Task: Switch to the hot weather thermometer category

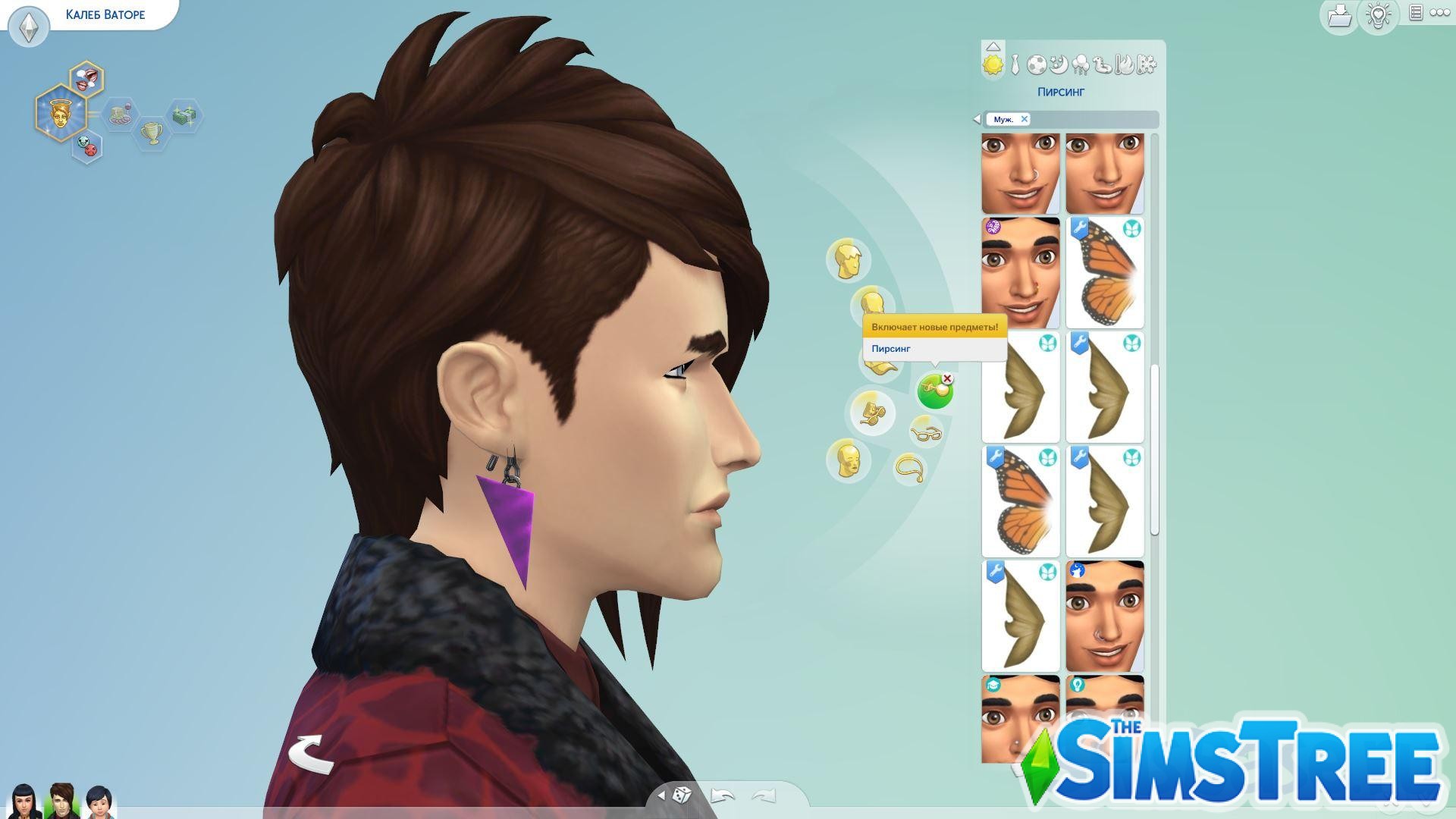Action: click(x=1123, y=64)
